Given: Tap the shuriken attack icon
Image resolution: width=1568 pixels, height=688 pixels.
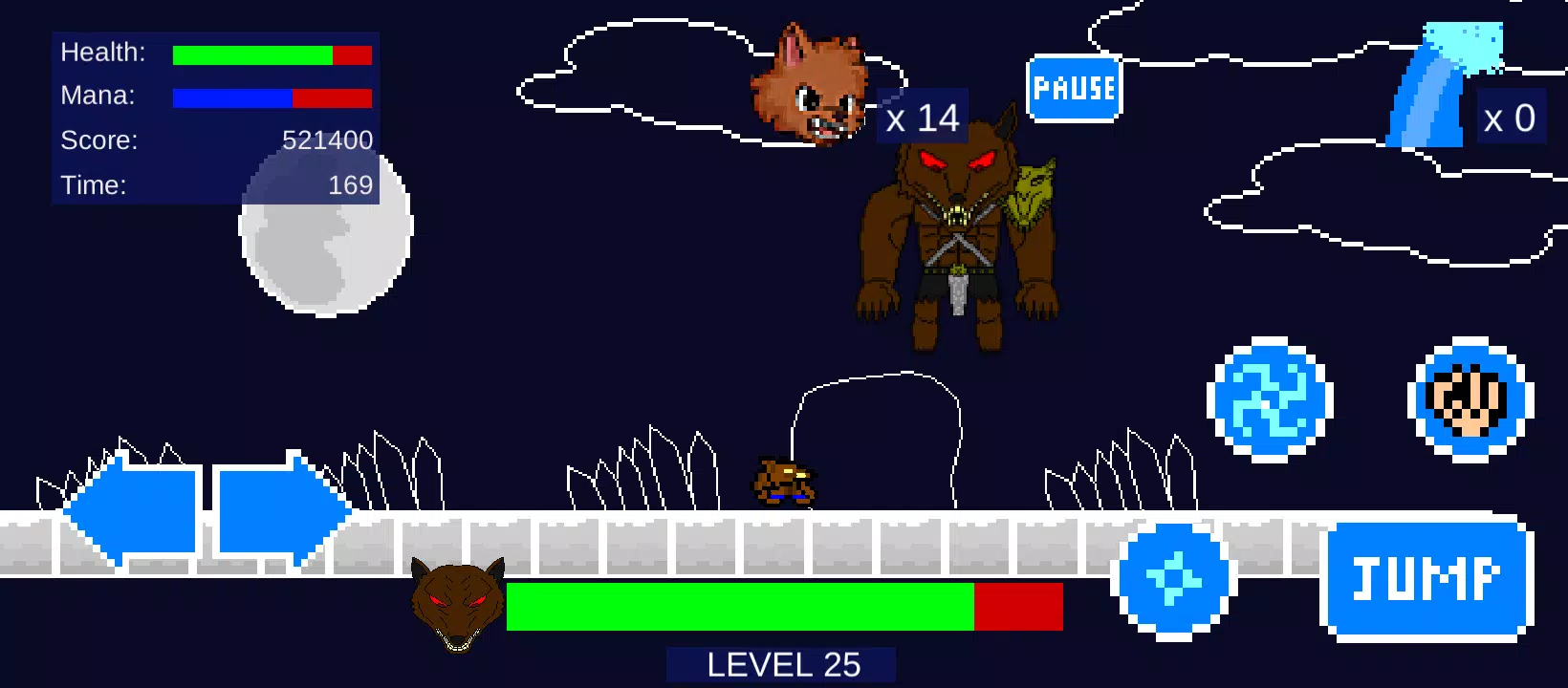Looking at the screenshot, I should pos(1173,580).
